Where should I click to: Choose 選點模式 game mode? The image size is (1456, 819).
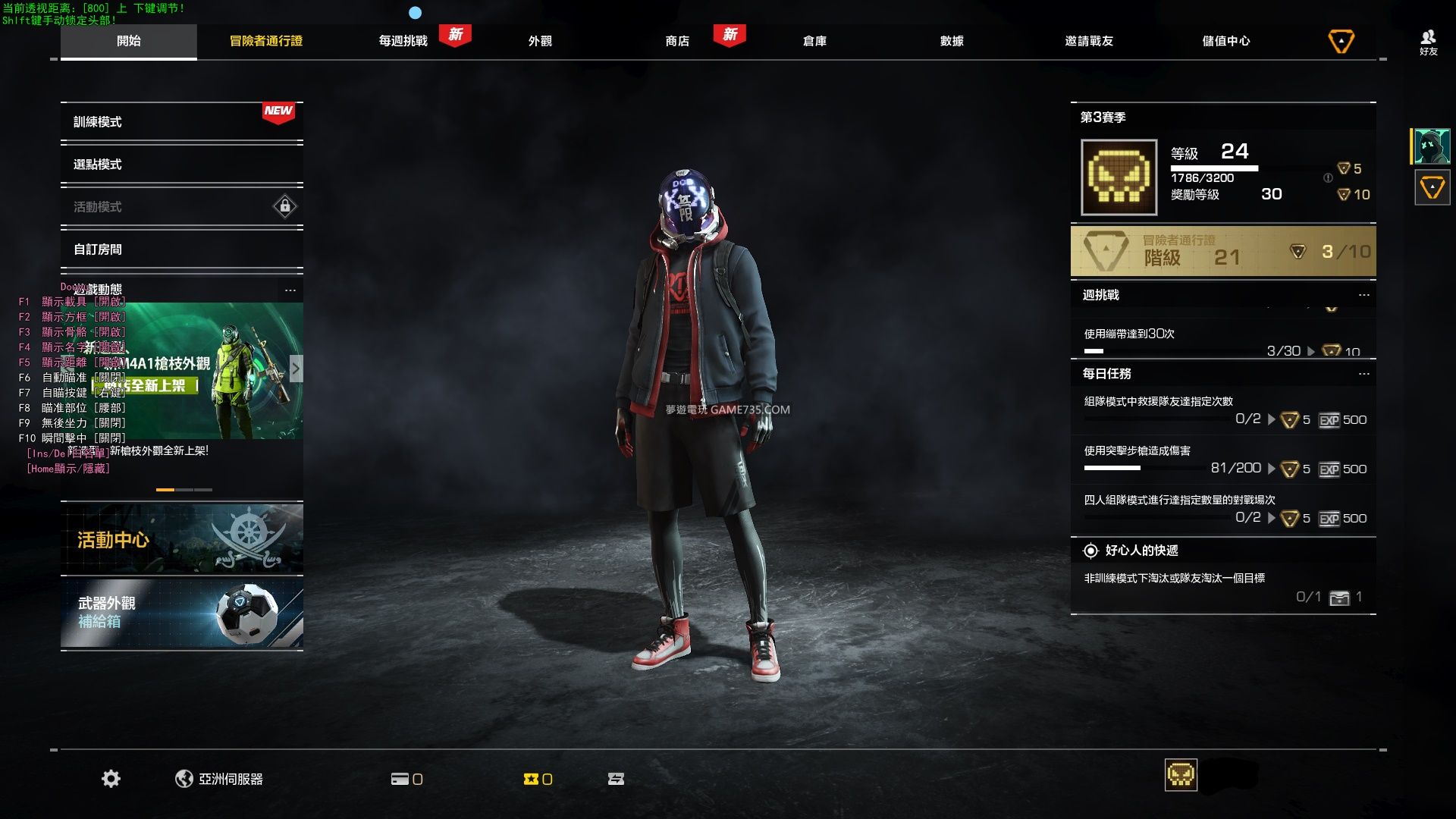pyautogui.click(x=181, y=165)
